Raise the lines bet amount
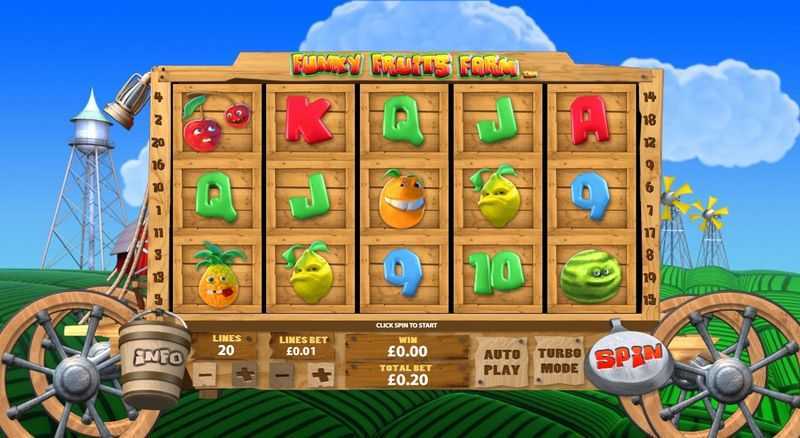Screen dimensions: 800x438 coord(321,375)
